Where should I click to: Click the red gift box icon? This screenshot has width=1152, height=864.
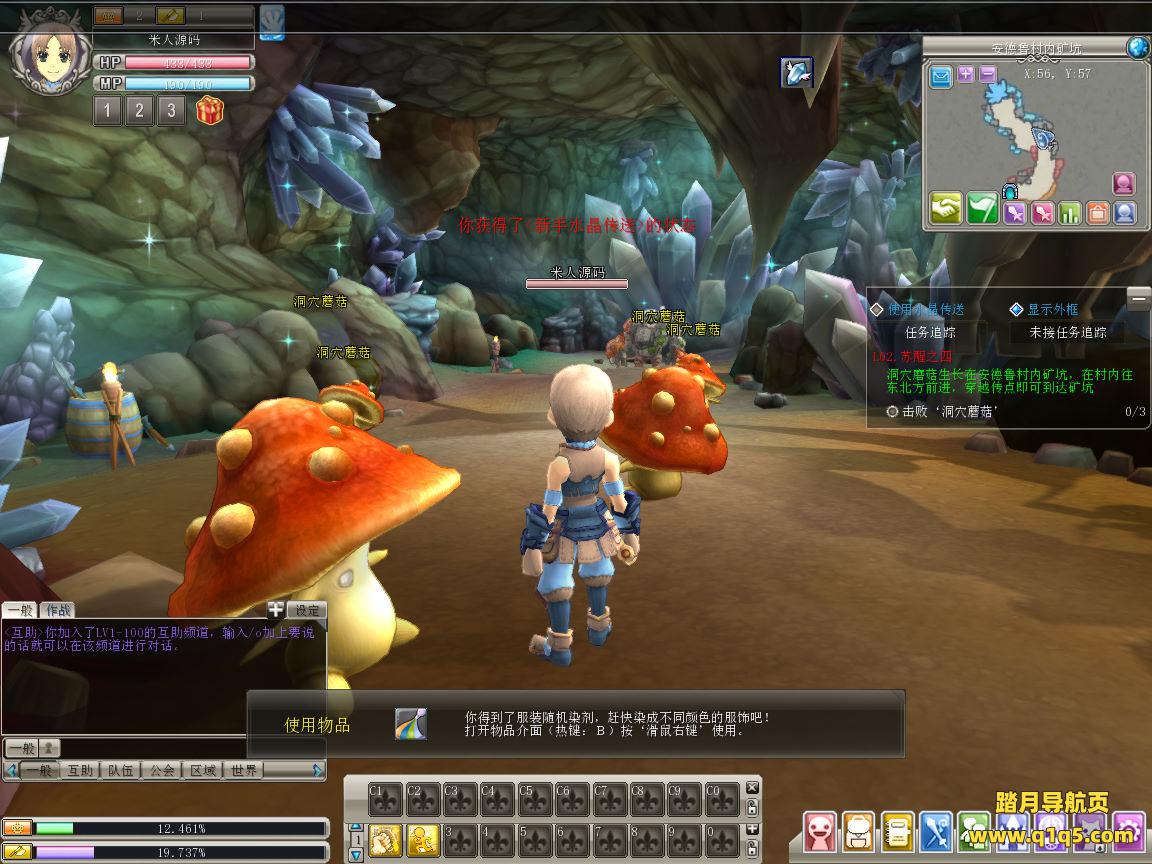pos(210,110)
